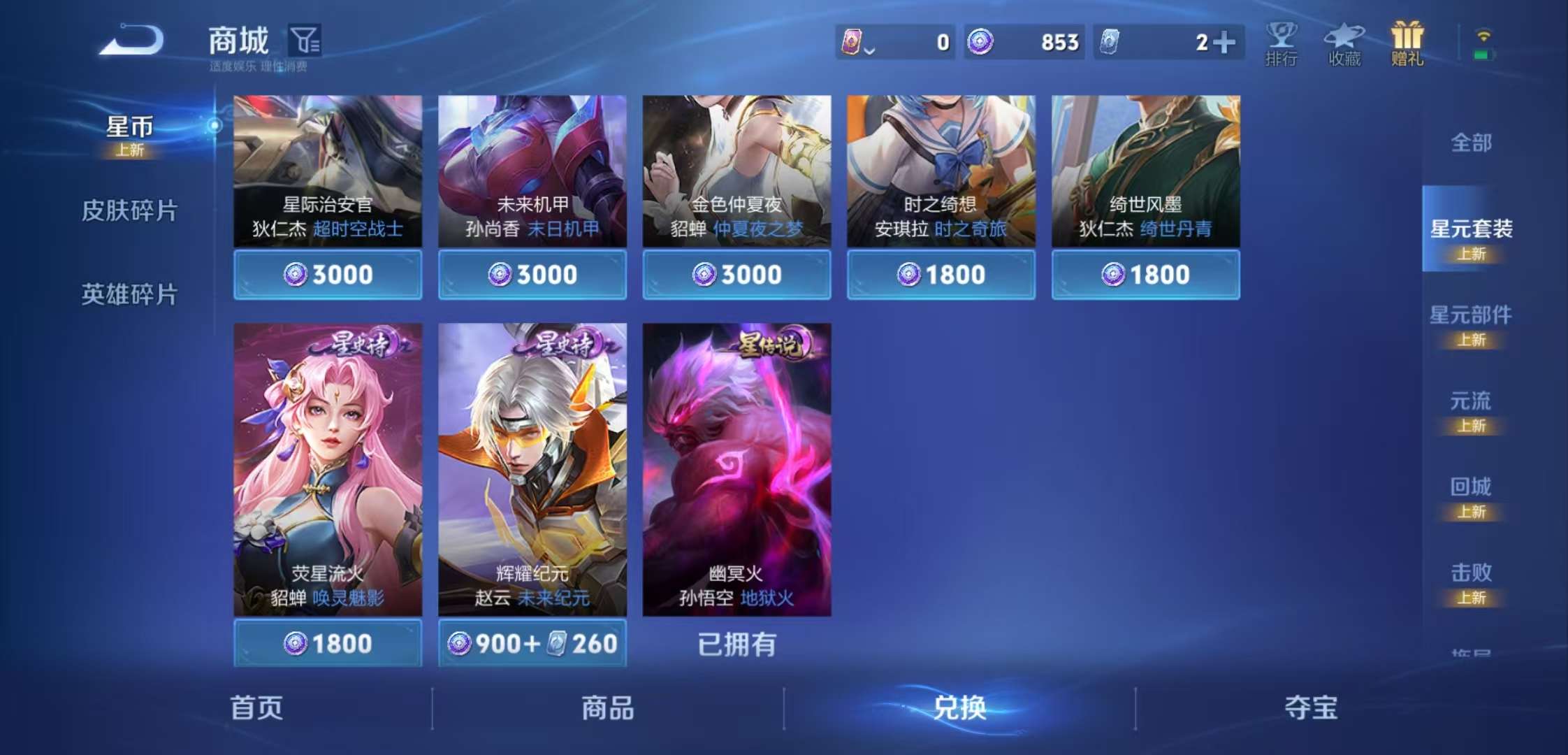Open the 排行 trophy ranking icon
The height and width of the screenshot is (755, 1568).
click(1281, 42)
